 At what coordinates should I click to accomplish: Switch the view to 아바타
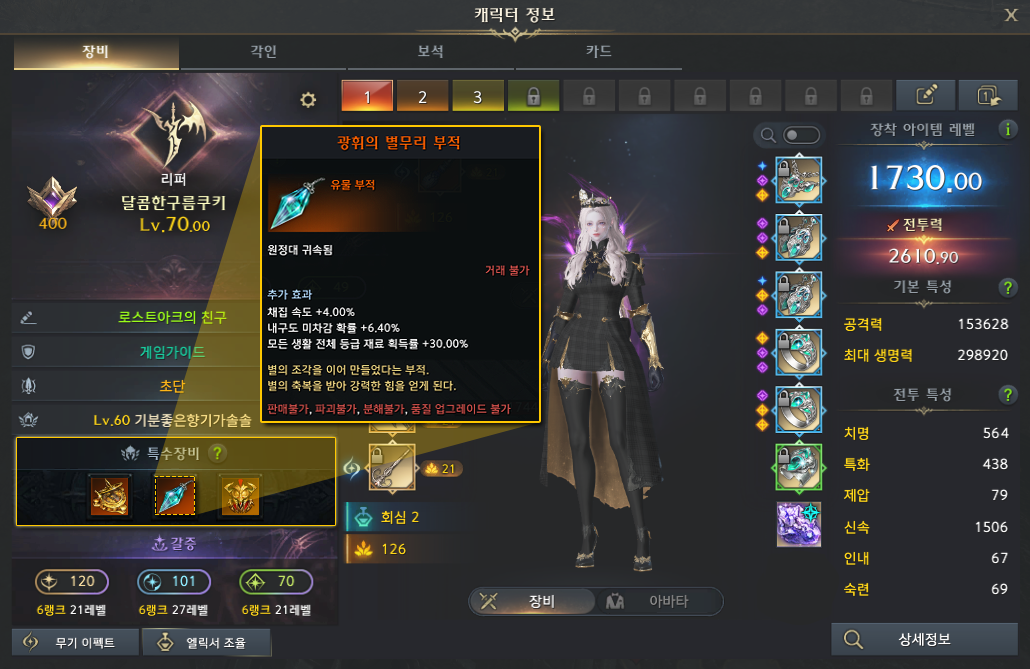660,601
